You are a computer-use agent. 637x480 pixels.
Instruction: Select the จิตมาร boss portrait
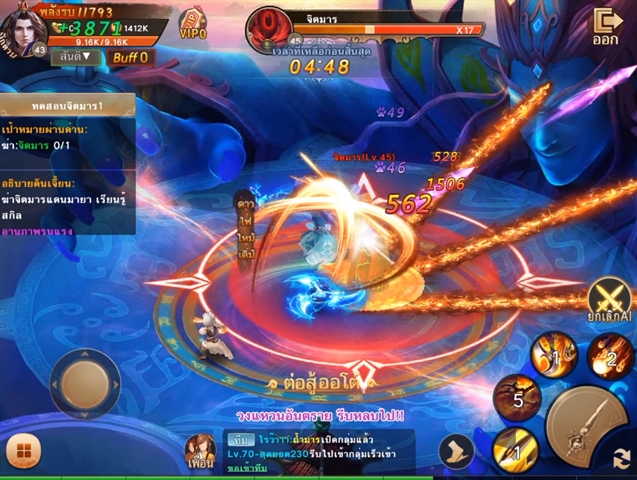click(x=269, y=24)
